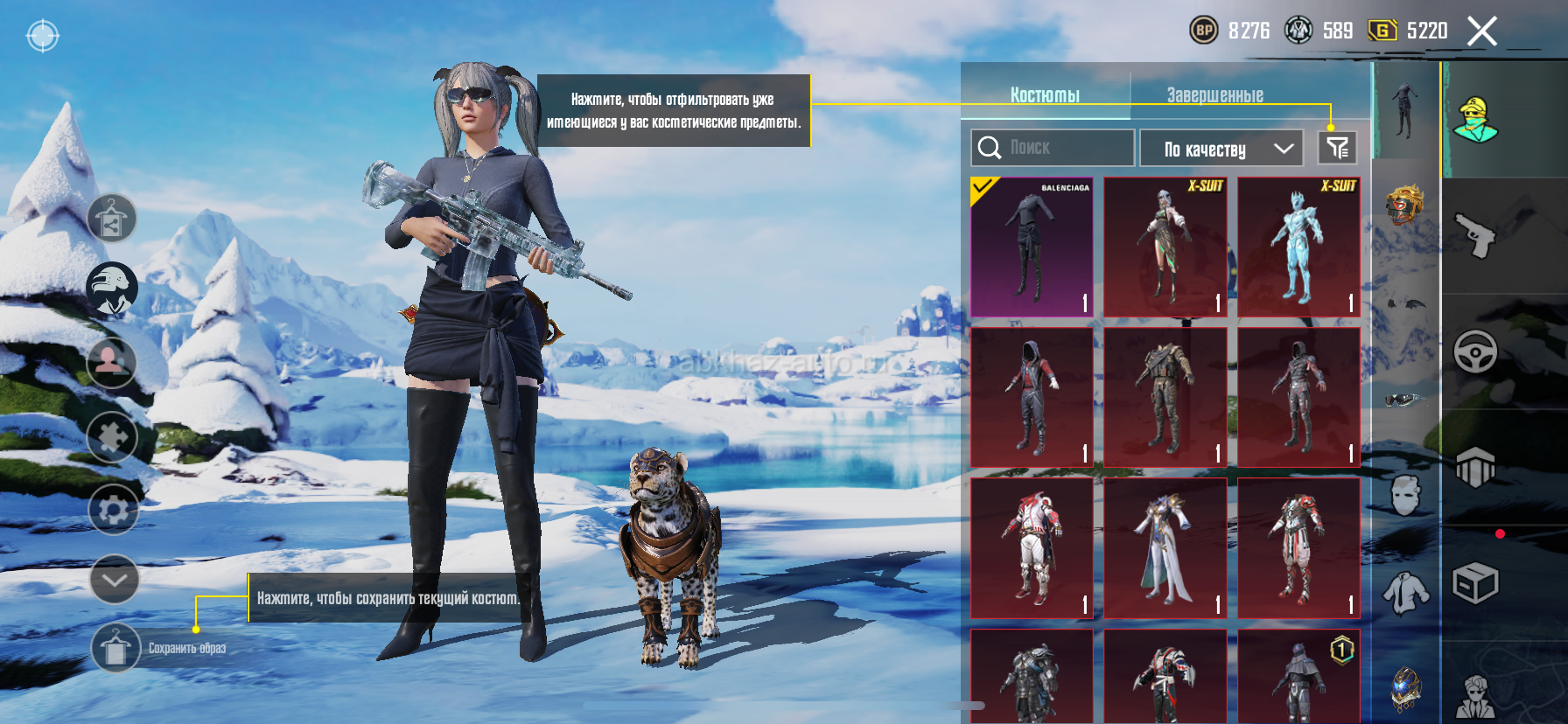1568x724 pixels.
Task: Collapse the left side menu arrow
Action: click(x=115, y=579)
